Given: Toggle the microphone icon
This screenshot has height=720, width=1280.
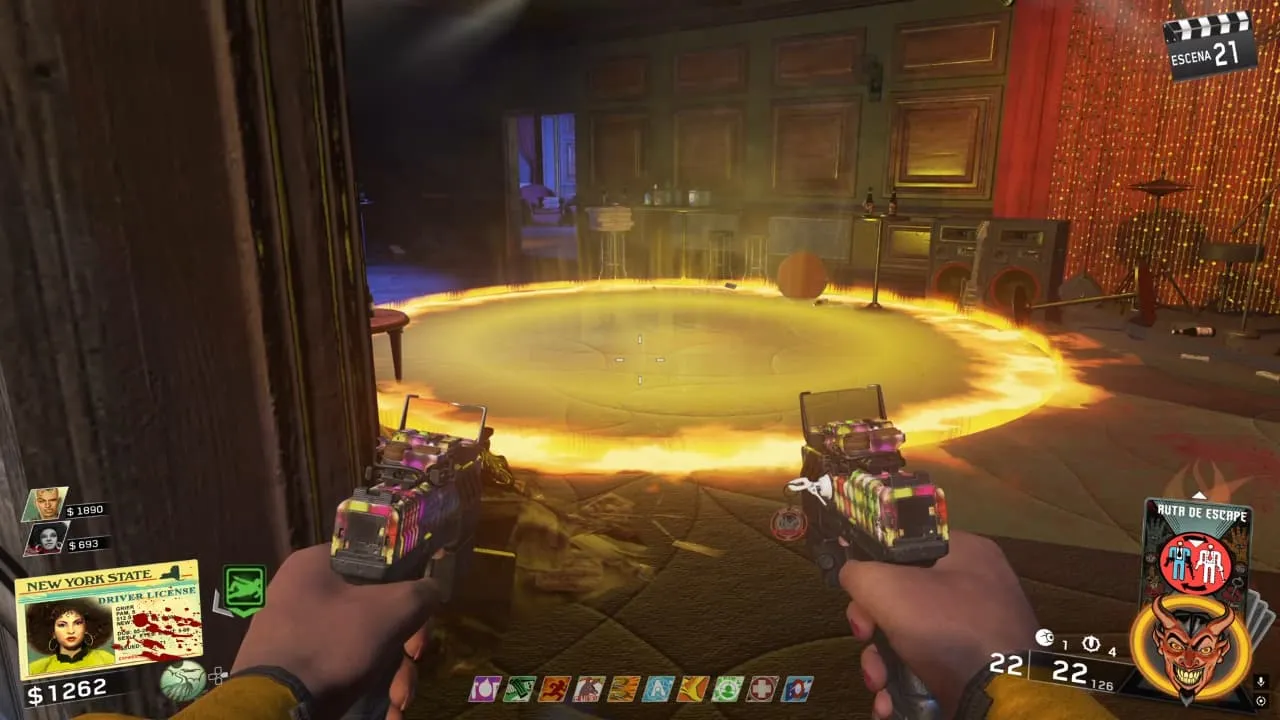Looking at the screenshot, I should click(1260, 682).
